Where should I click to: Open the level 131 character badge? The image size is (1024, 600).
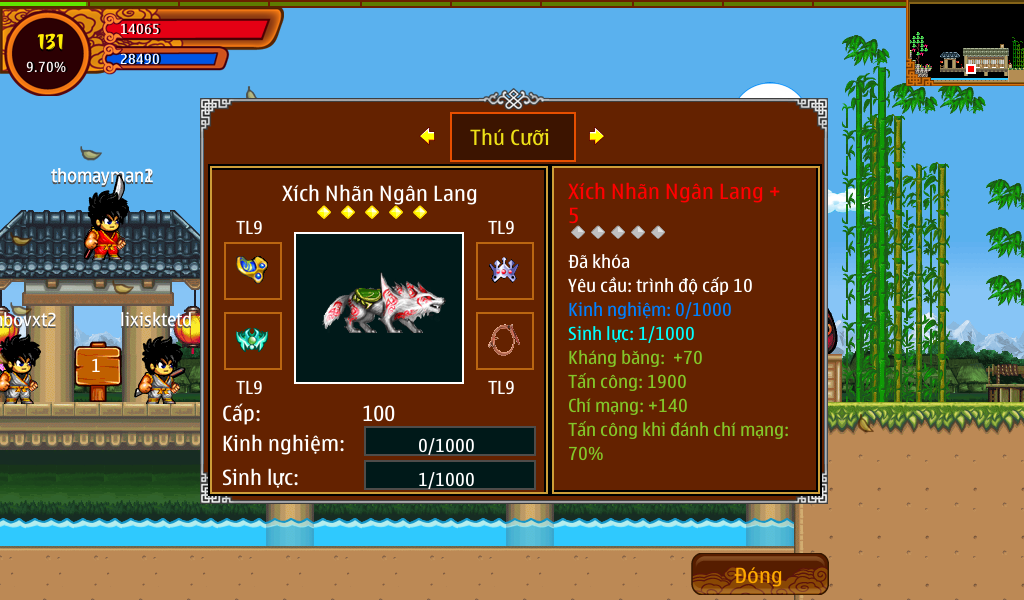coord(47,52)
